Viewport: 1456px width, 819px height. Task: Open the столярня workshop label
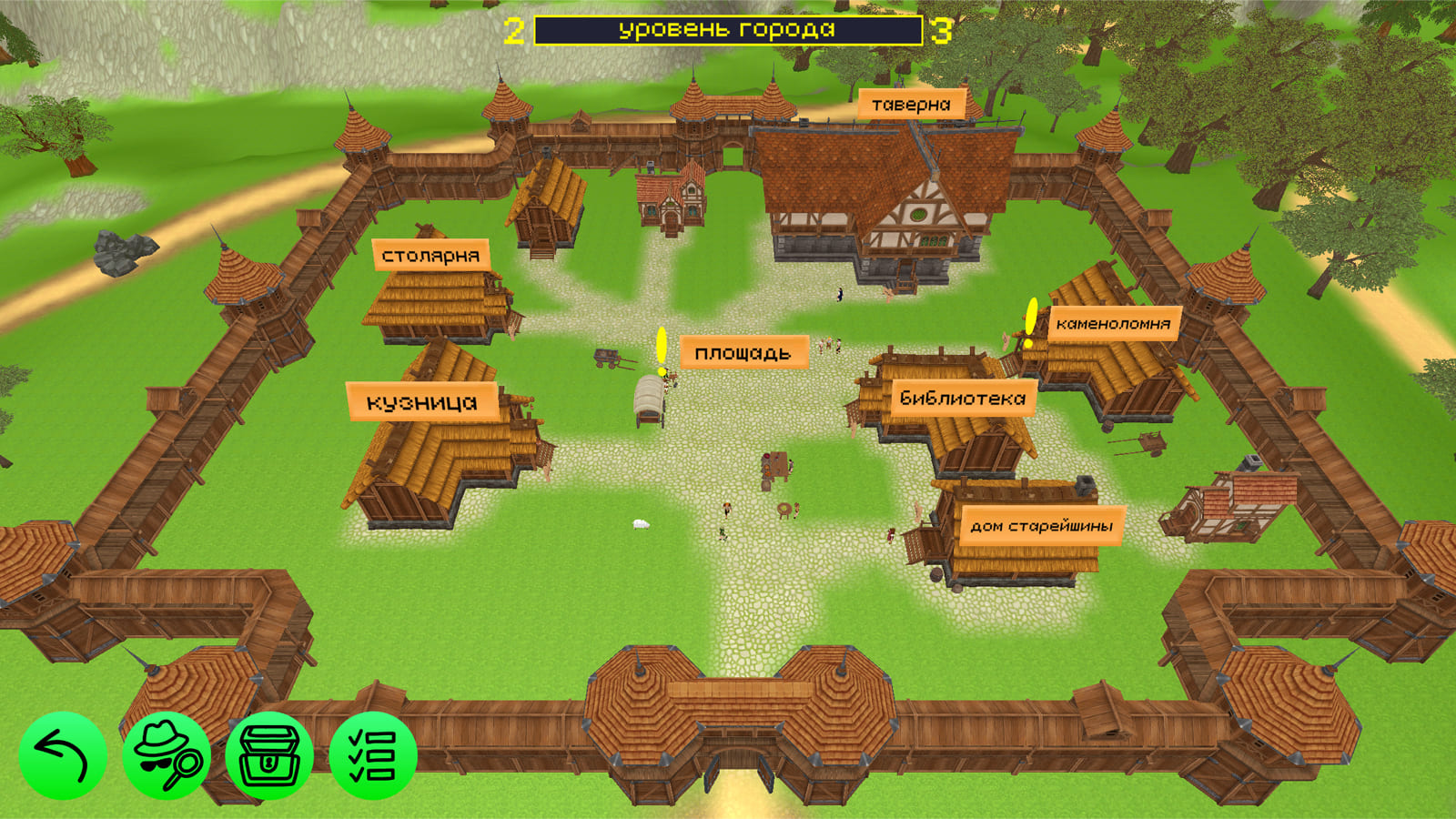click(x=431, y=256)
